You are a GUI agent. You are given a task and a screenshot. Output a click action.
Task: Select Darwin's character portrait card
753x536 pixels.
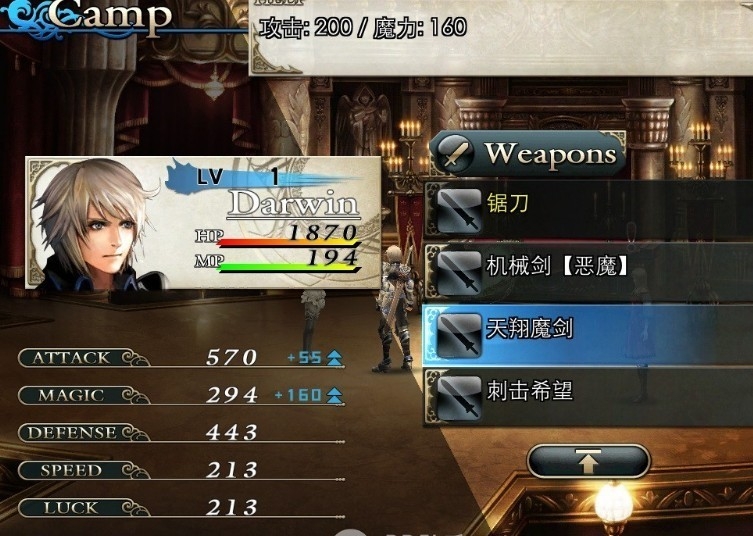point(203,223)
